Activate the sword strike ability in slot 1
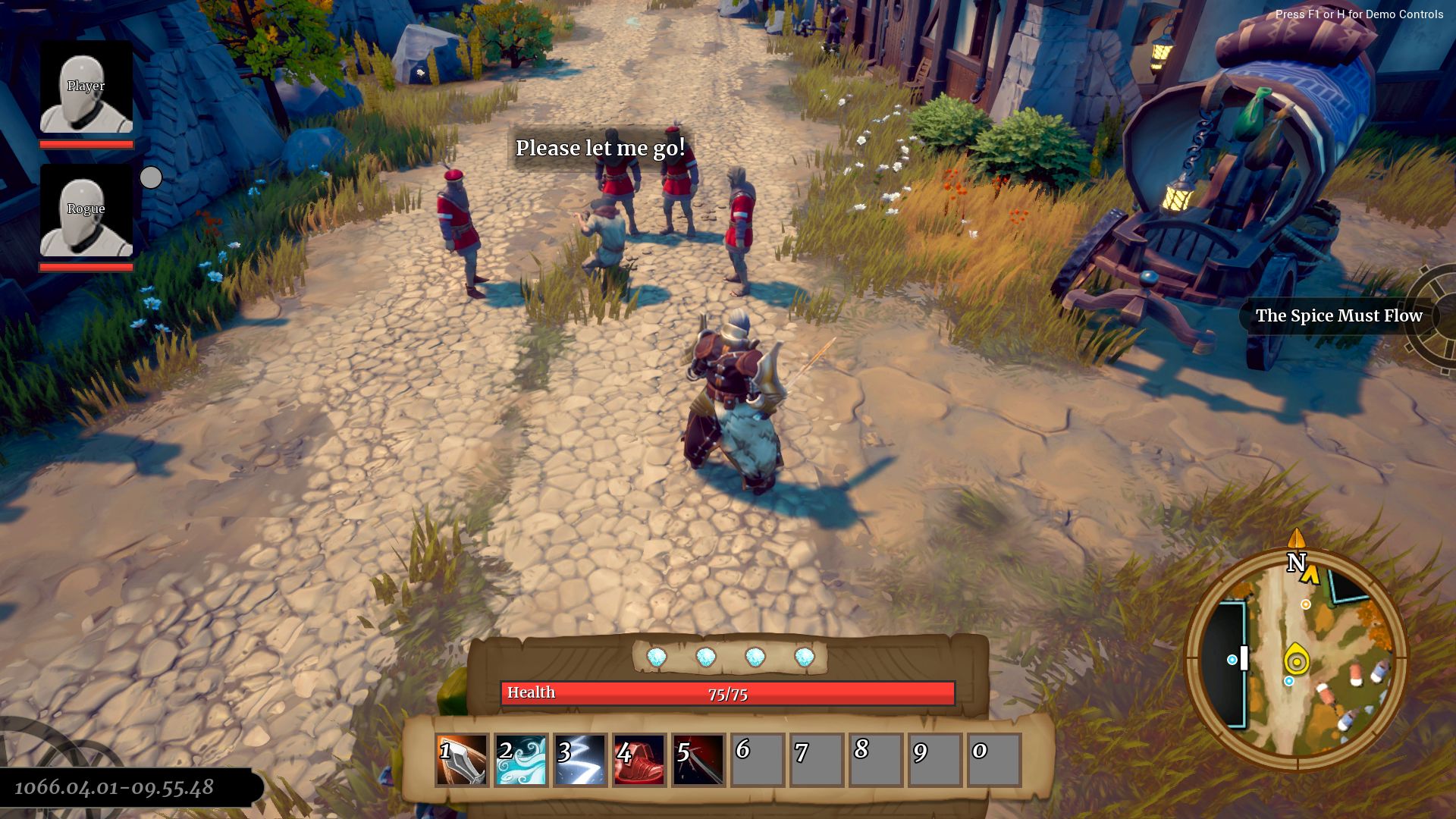Screen dimensions: 1456x819 pos(462,760)
